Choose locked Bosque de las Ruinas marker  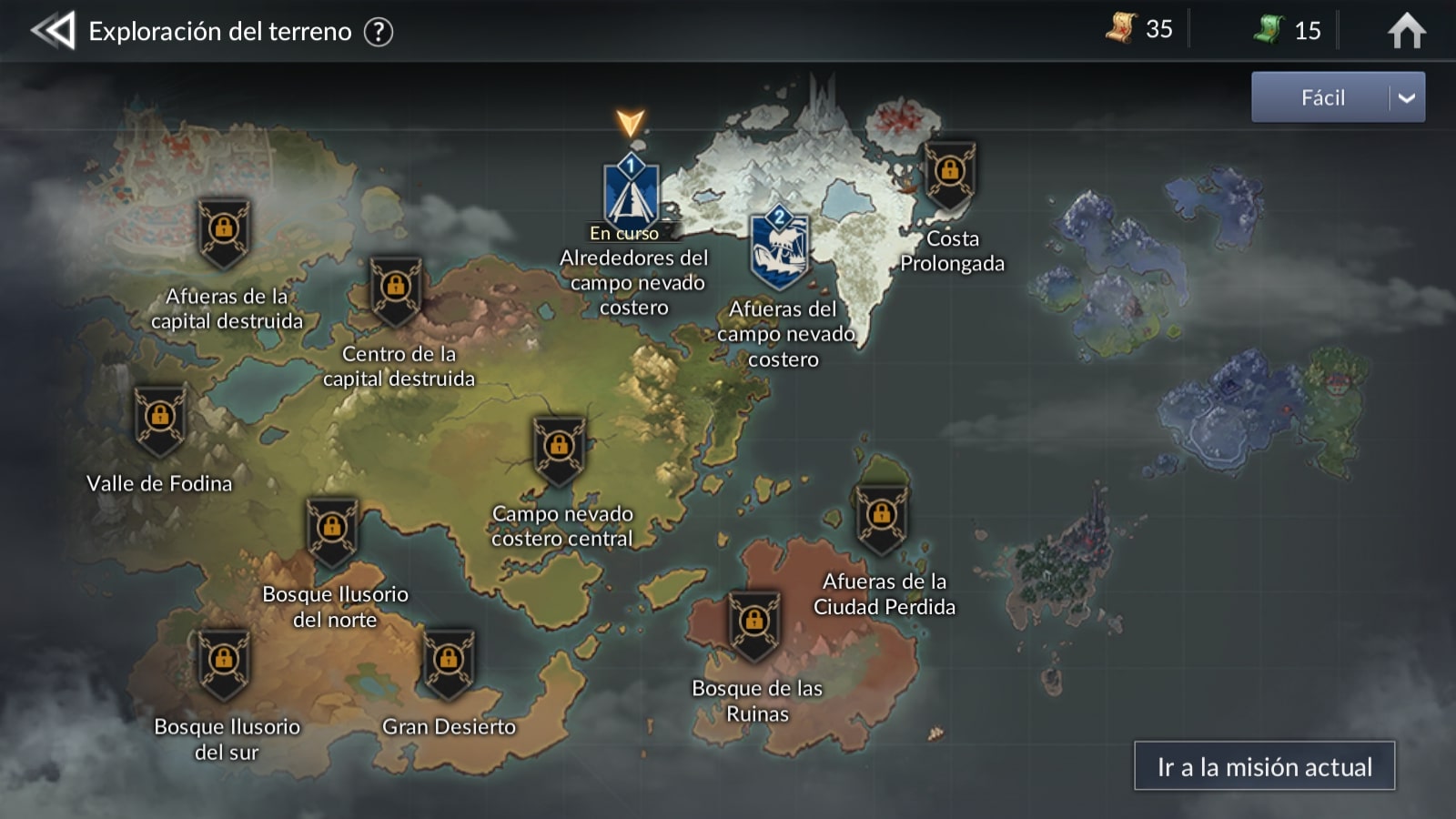[754, 624]
